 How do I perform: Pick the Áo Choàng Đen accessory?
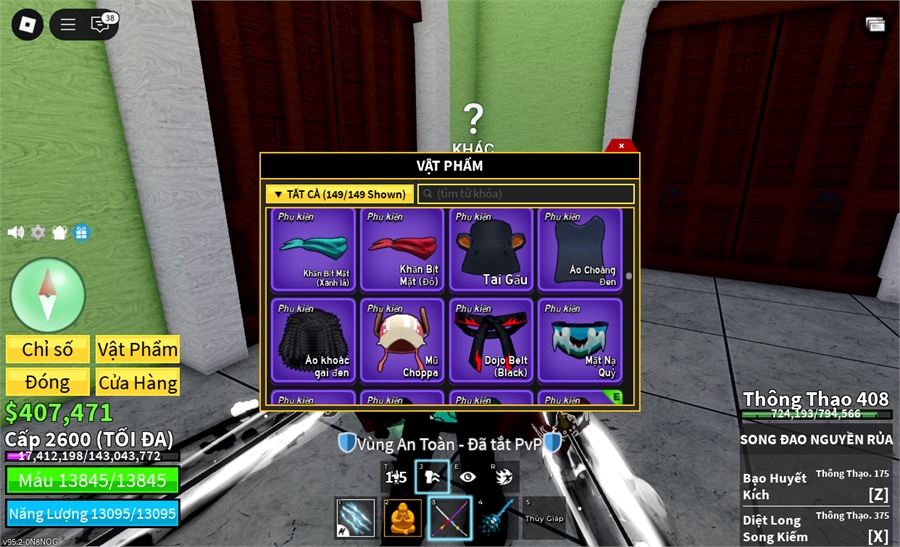[x=579, y=249]
